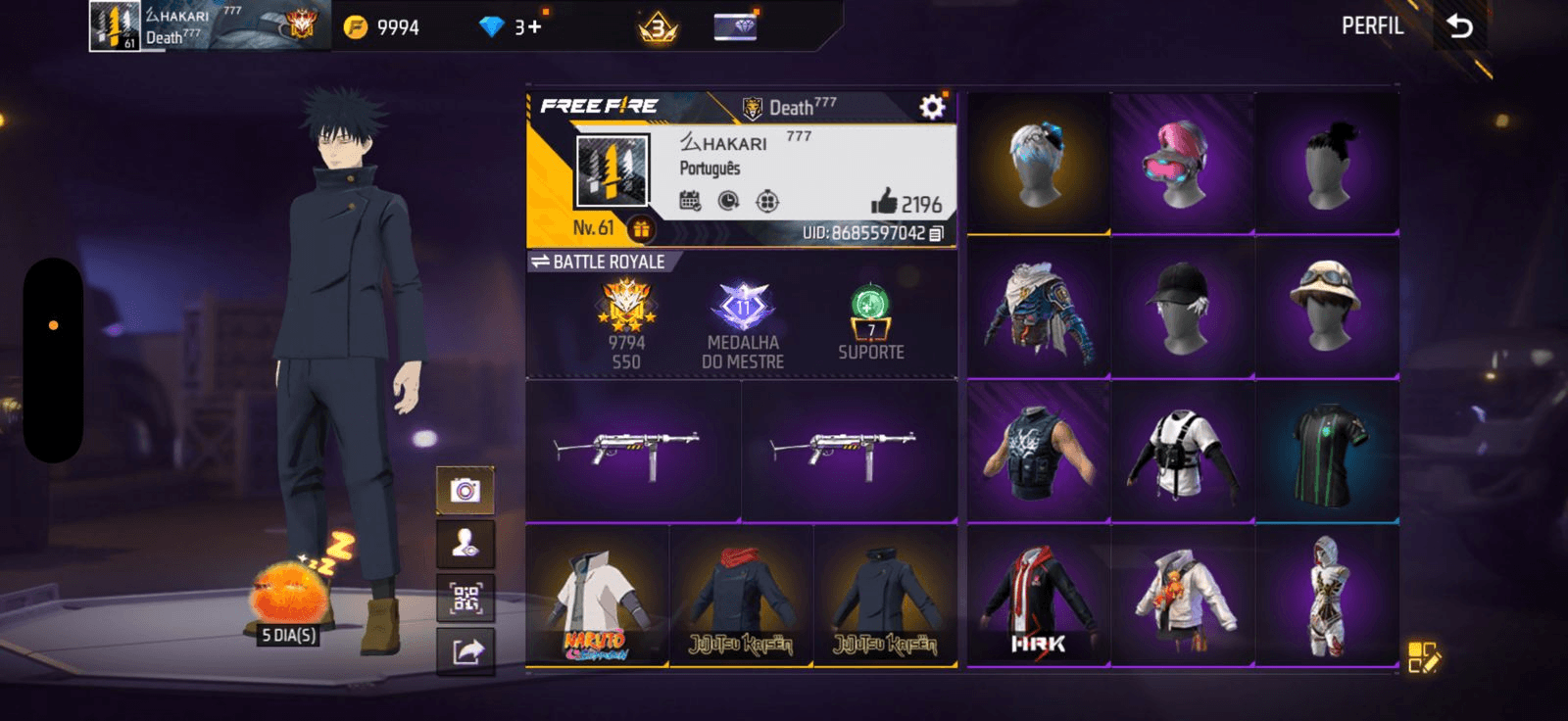Add diamonds with the plus button
The height and width of the screenshot is (721, 1568).
tap(534, 26)
